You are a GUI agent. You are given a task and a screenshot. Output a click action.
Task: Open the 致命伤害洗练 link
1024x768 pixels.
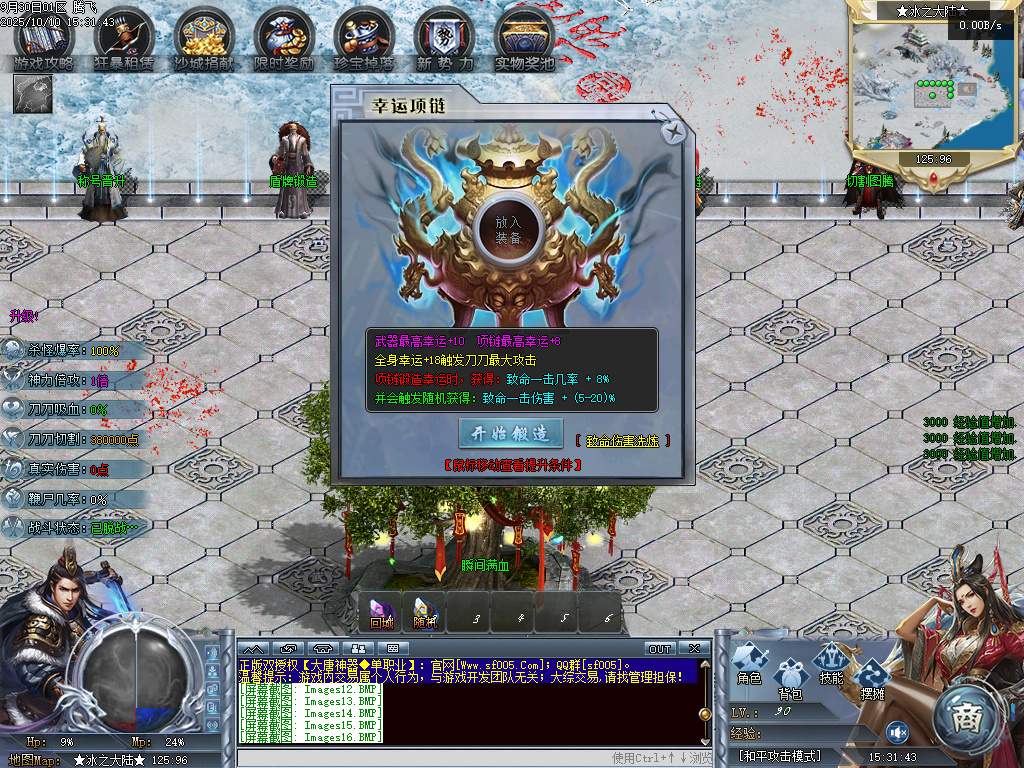pyautogui.click(x=622, y=441)
